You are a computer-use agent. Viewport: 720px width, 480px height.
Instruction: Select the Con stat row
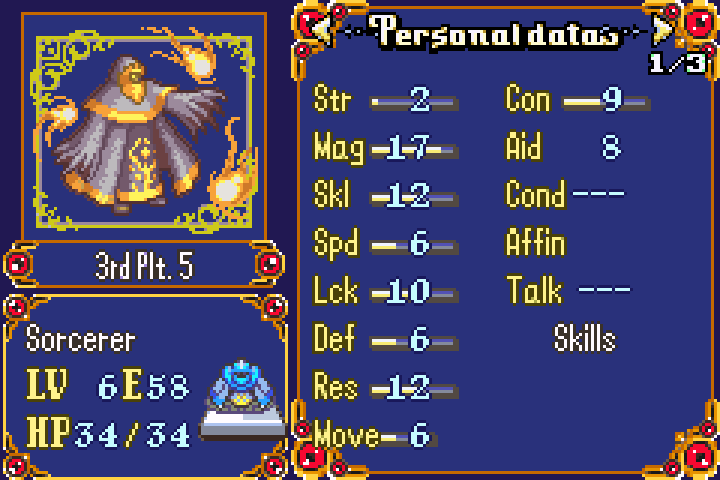[x=577, y=100]
